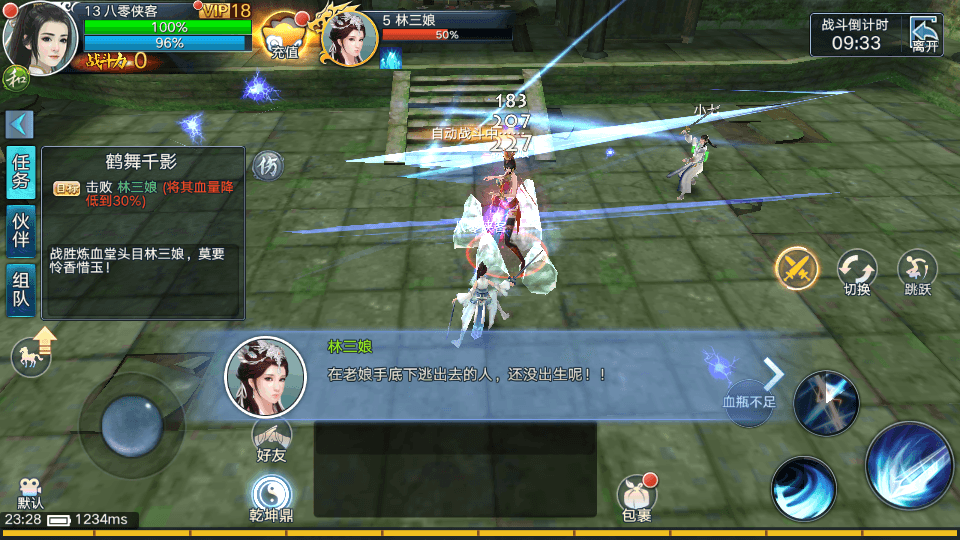Screen dimensions: 960x540
Task: Open the 默认 chat channel selector
Action: point(30,491)
